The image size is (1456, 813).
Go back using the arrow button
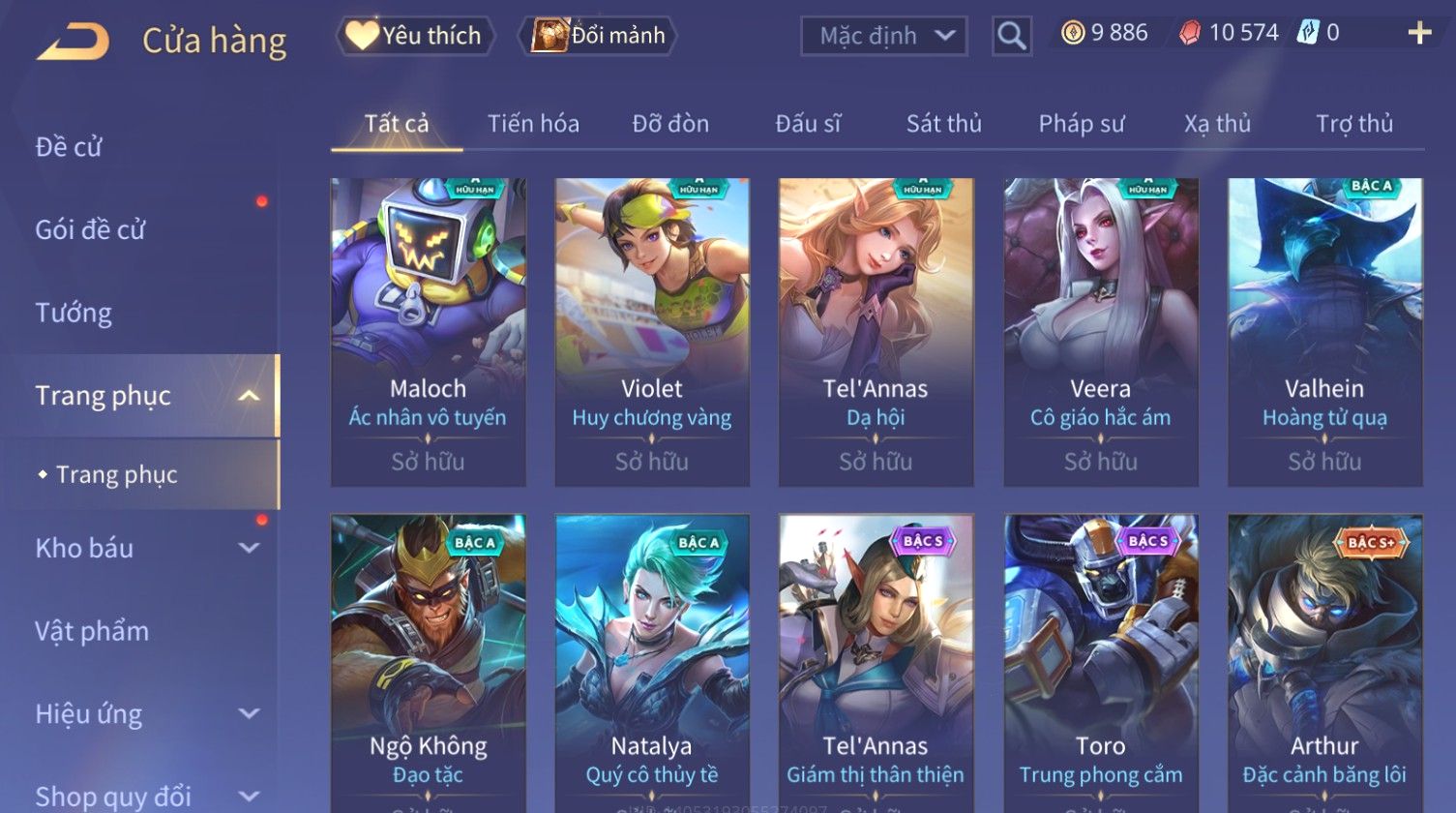[73, 42]
